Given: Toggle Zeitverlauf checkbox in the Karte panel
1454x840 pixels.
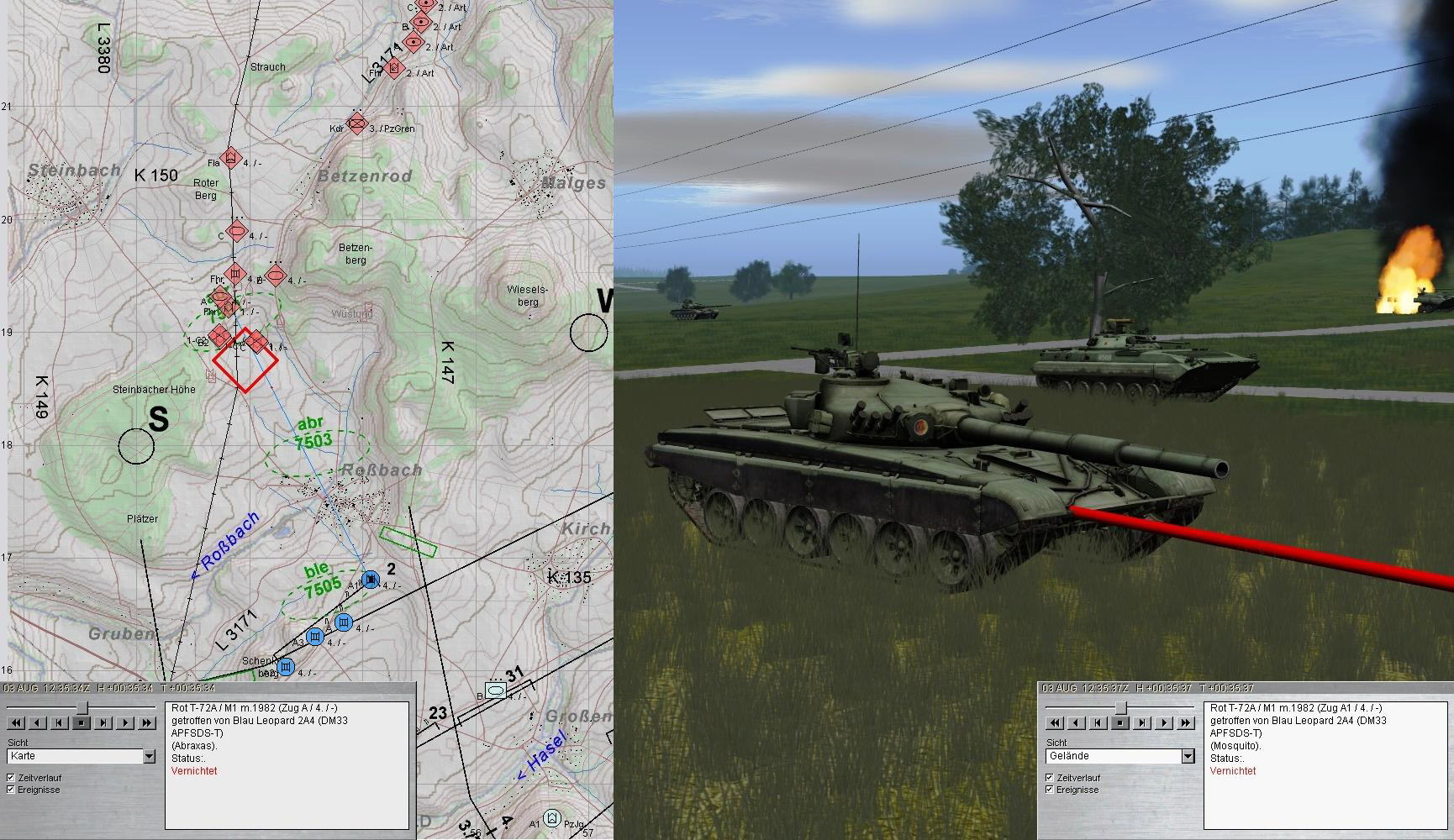Looking at the screenshot, I should (x=11, y=778).
